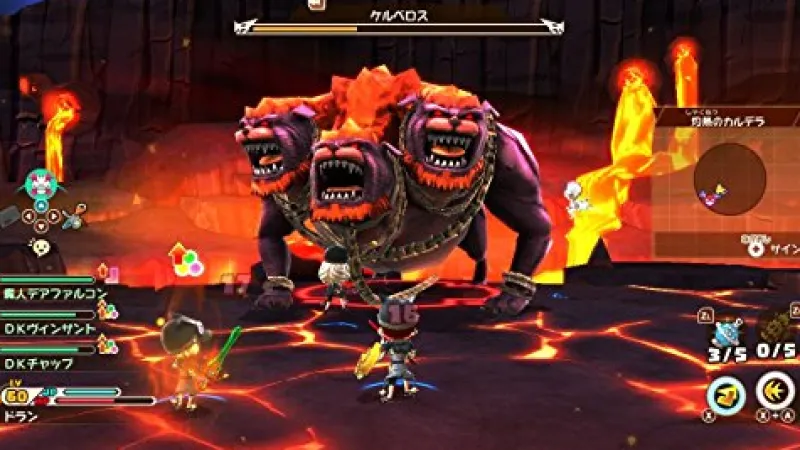Click the level 60 player badge
Viewport: 800px width, 450px height.
pos(17,393)
